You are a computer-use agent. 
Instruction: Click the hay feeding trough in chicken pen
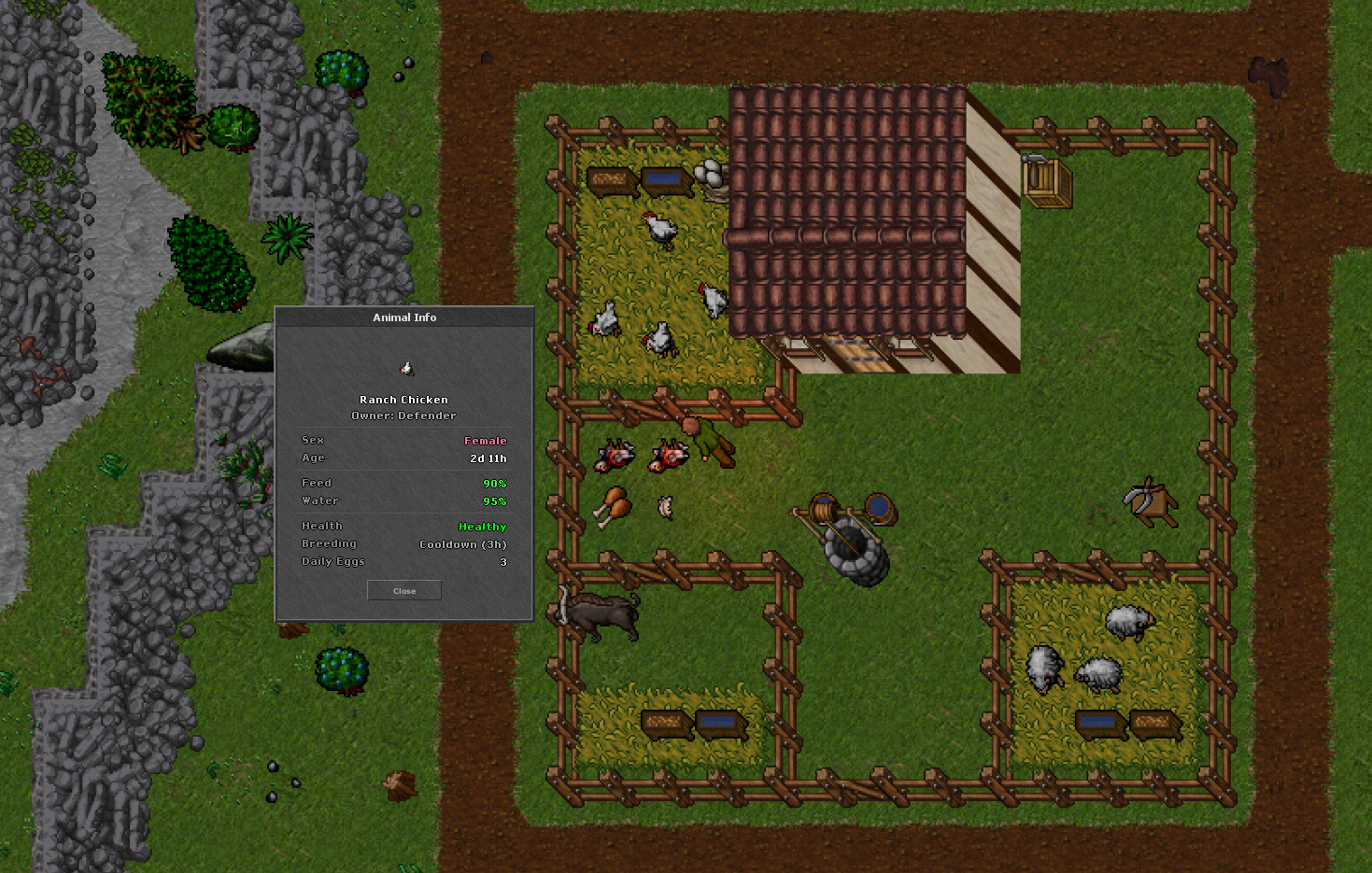(x=612, y=177)
